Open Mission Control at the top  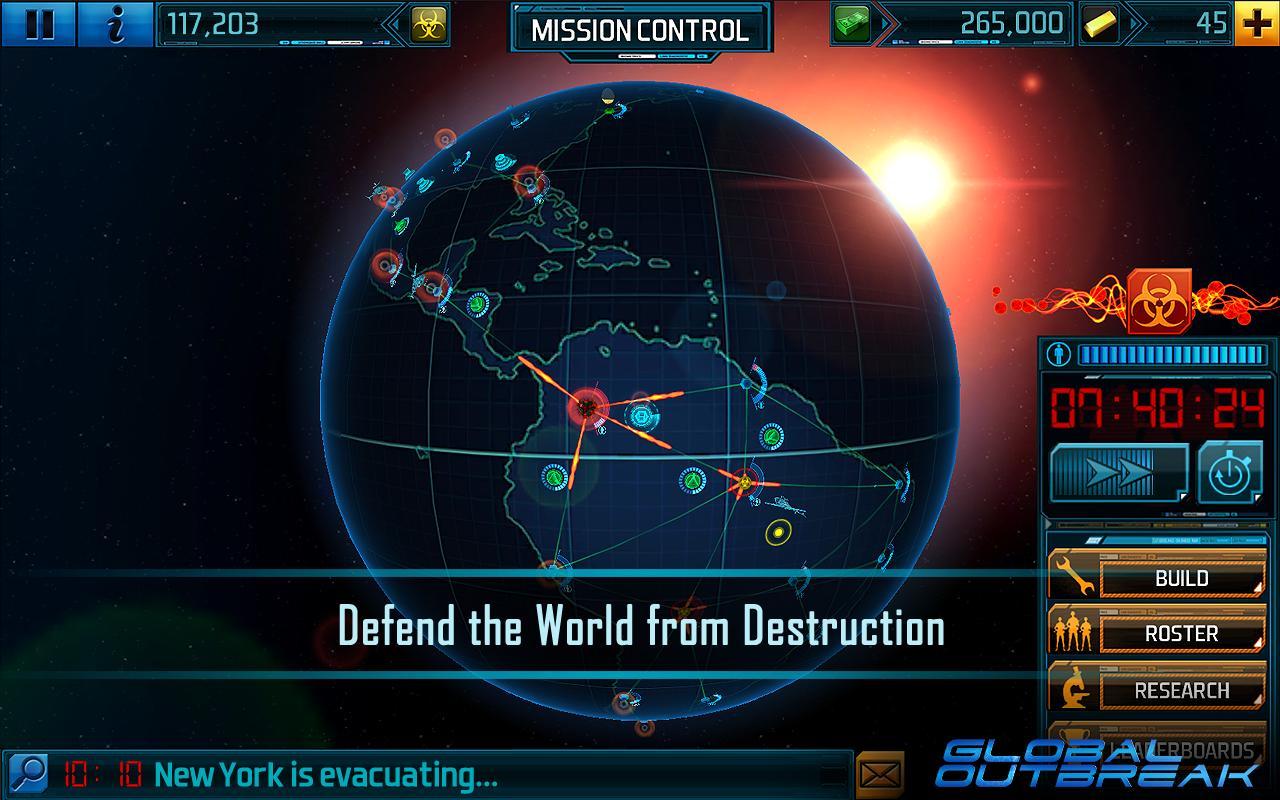639,30
